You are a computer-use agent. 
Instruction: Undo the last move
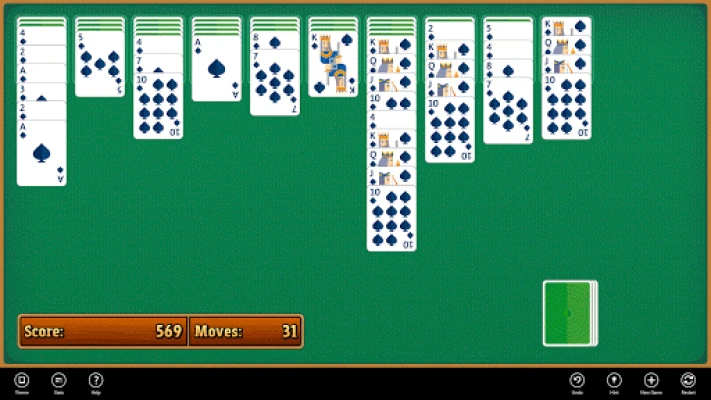tap(577, 380)
